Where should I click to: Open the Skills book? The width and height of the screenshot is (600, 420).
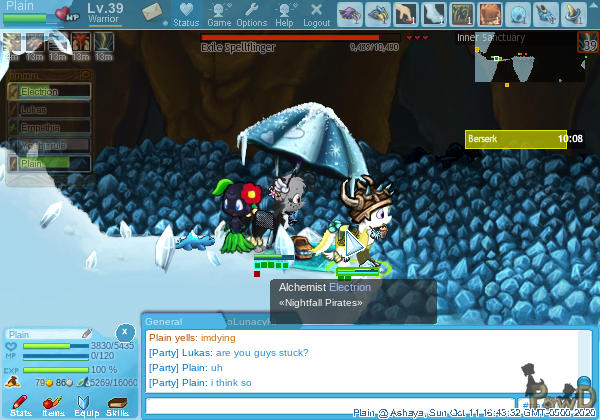coord(117,404)
